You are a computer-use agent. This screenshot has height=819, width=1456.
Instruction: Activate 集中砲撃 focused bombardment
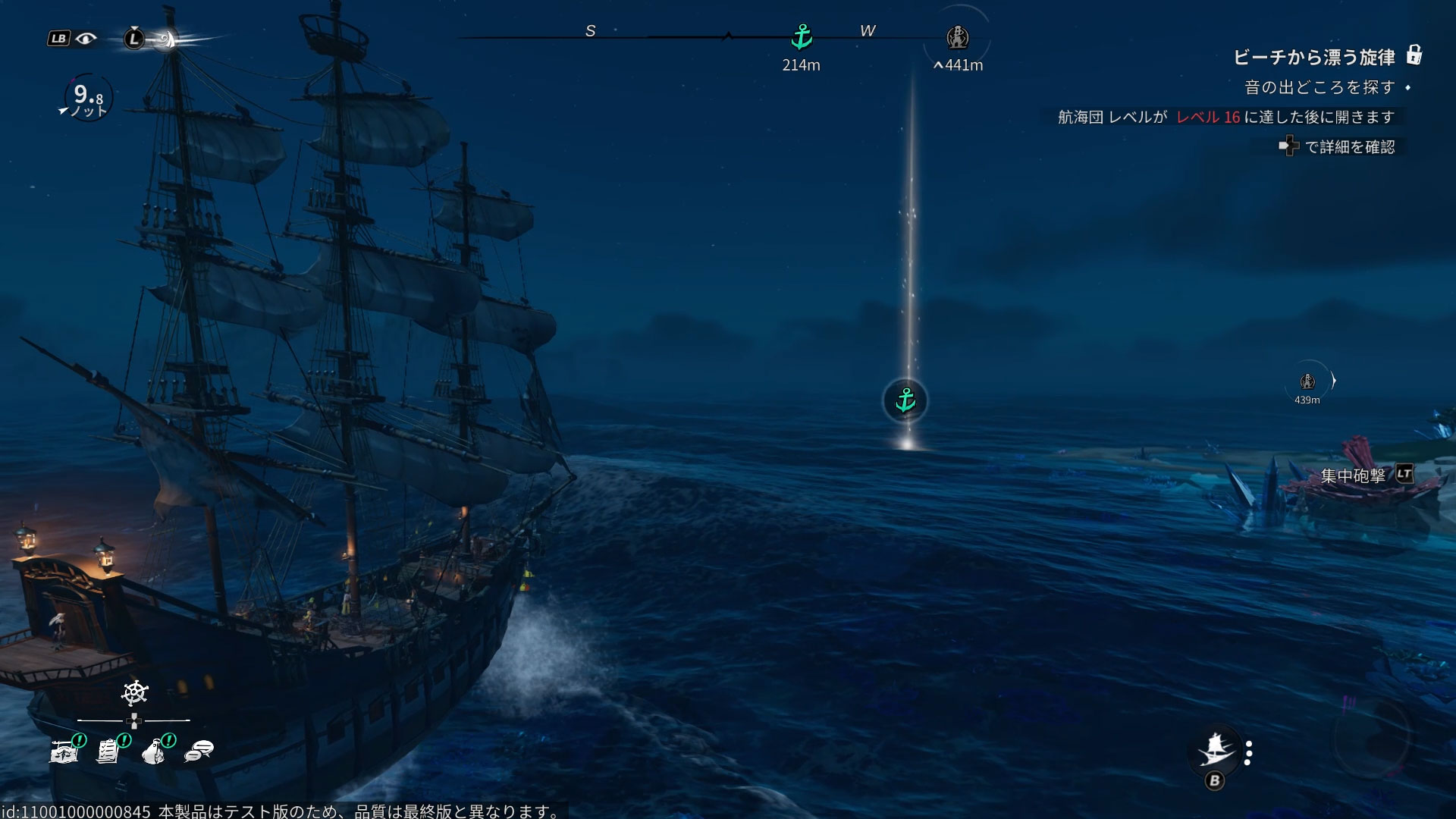1354,475
